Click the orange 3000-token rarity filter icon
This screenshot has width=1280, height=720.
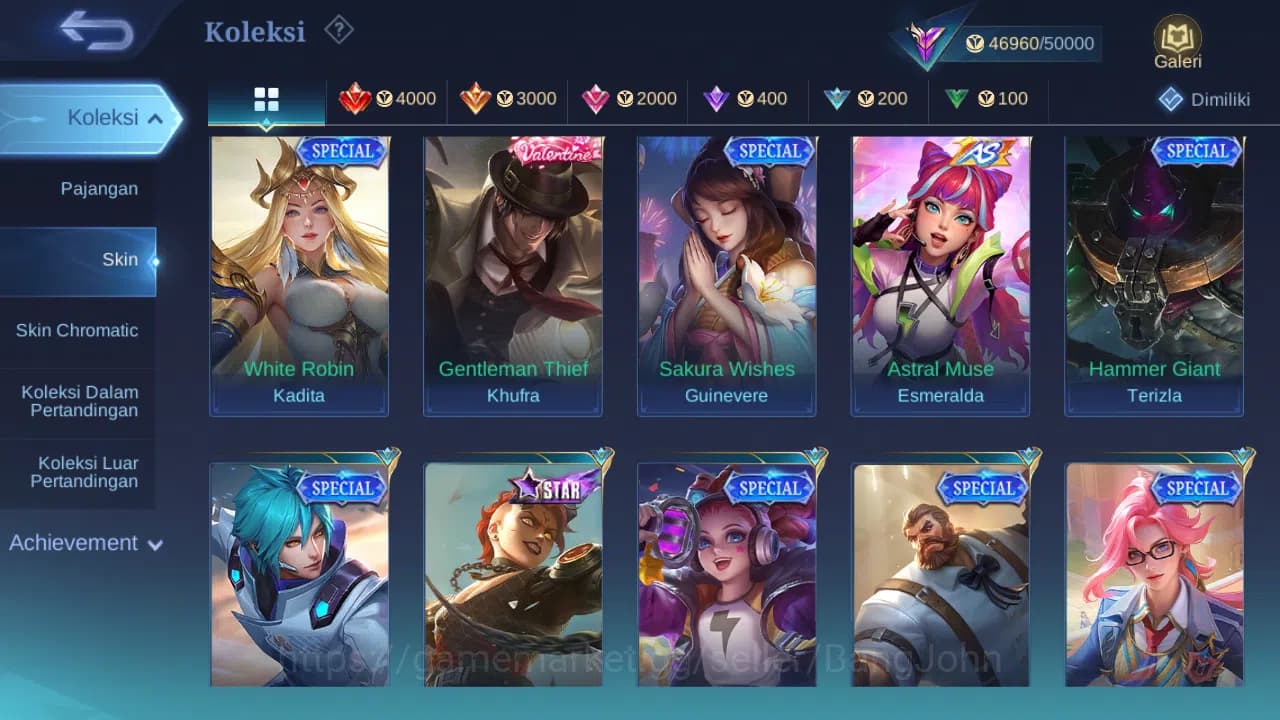point(478,99)
